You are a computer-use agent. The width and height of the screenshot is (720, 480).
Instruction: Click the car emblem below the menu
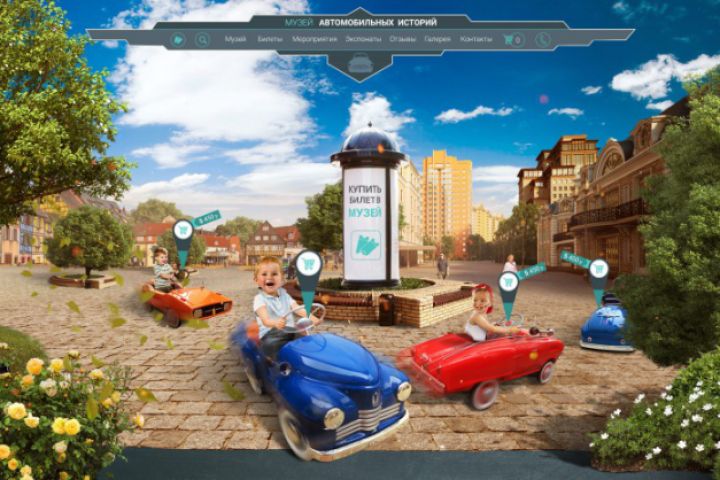tap(360, 64)
